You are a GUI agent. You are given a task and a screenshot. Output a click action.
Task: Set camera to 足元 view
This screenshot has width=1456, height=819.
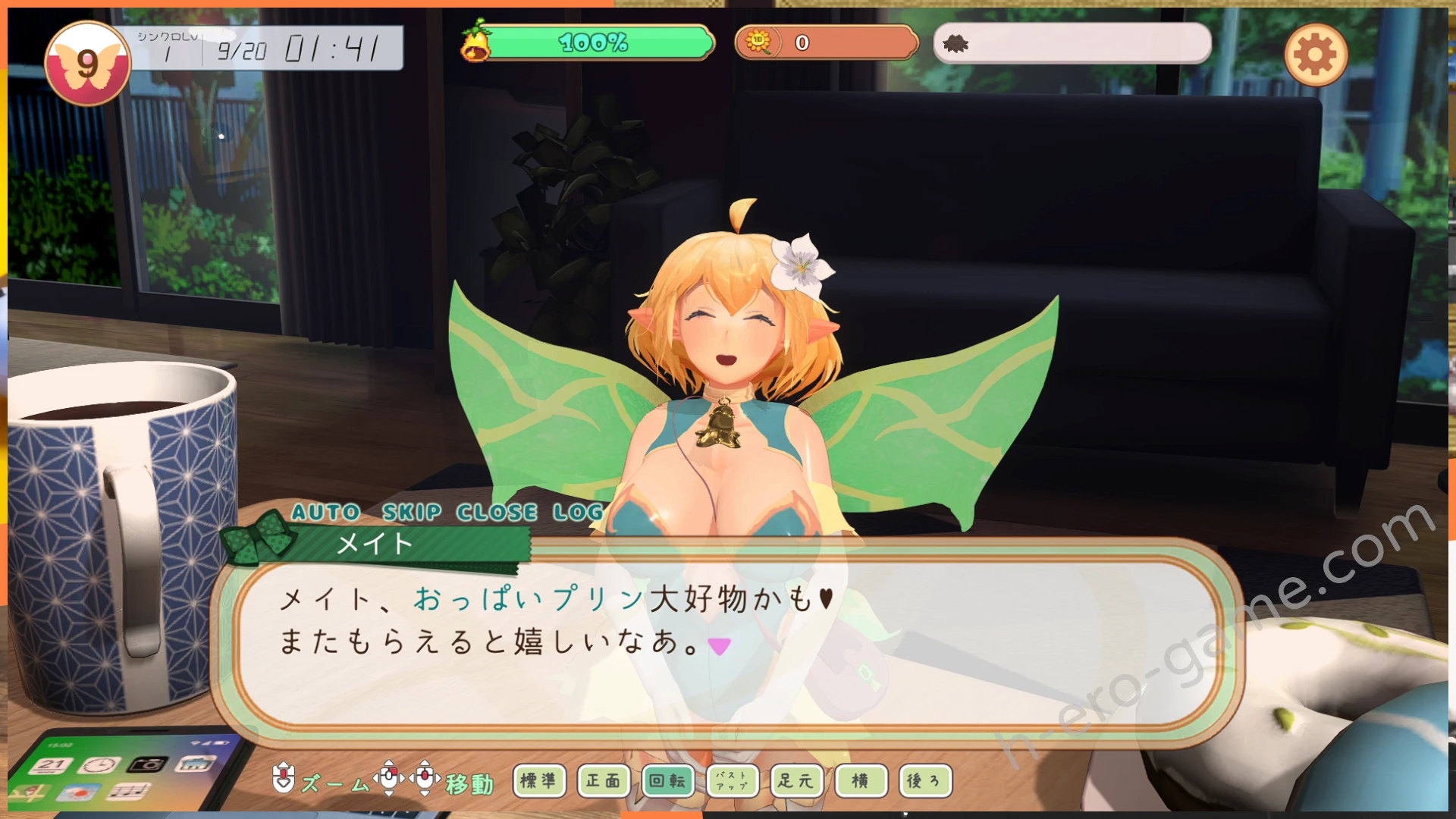(x=795, y=780)
